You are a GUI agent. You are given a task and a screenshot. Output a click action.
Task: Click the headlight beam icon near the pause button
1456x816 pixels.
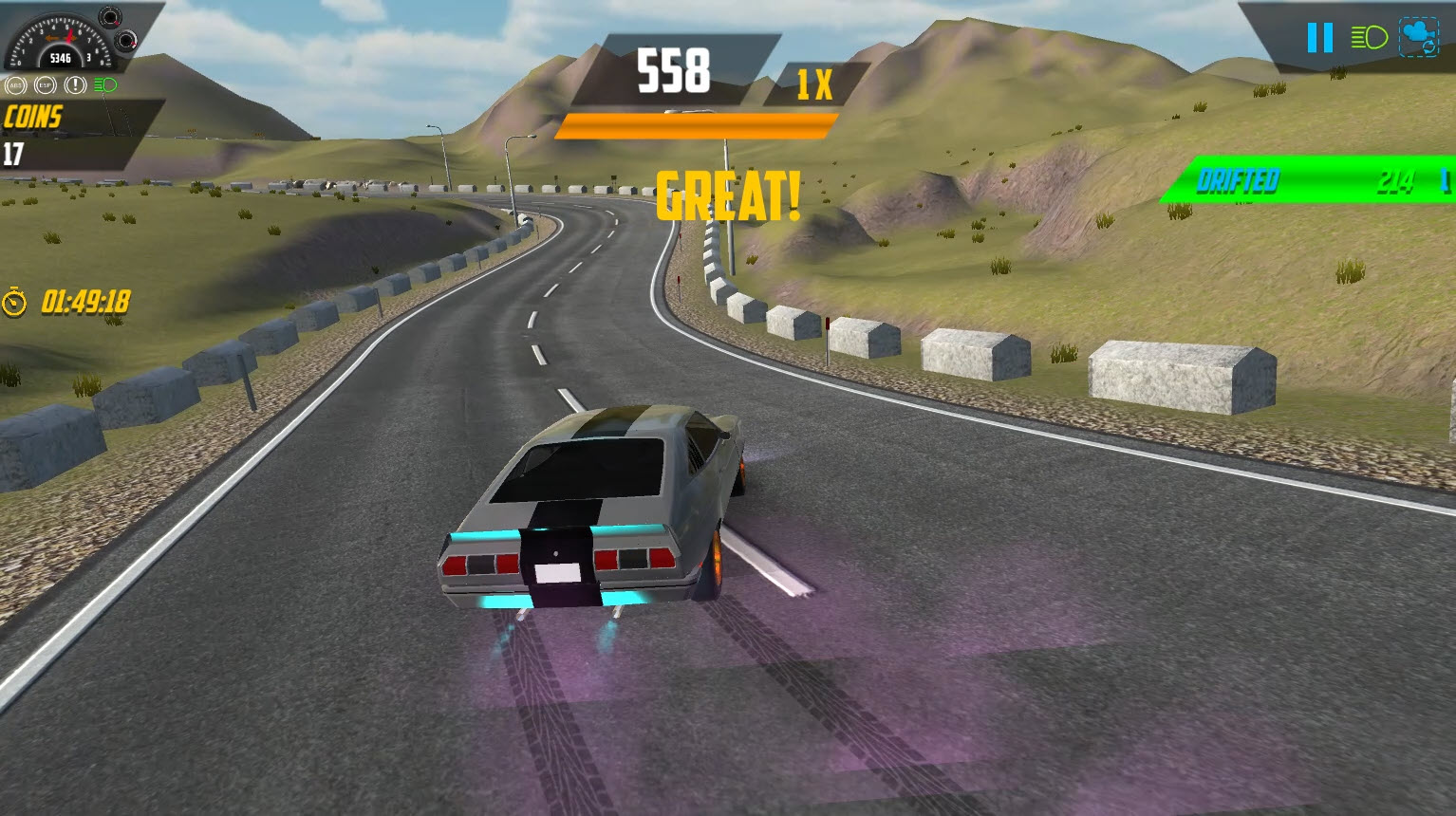(1368, 37)
